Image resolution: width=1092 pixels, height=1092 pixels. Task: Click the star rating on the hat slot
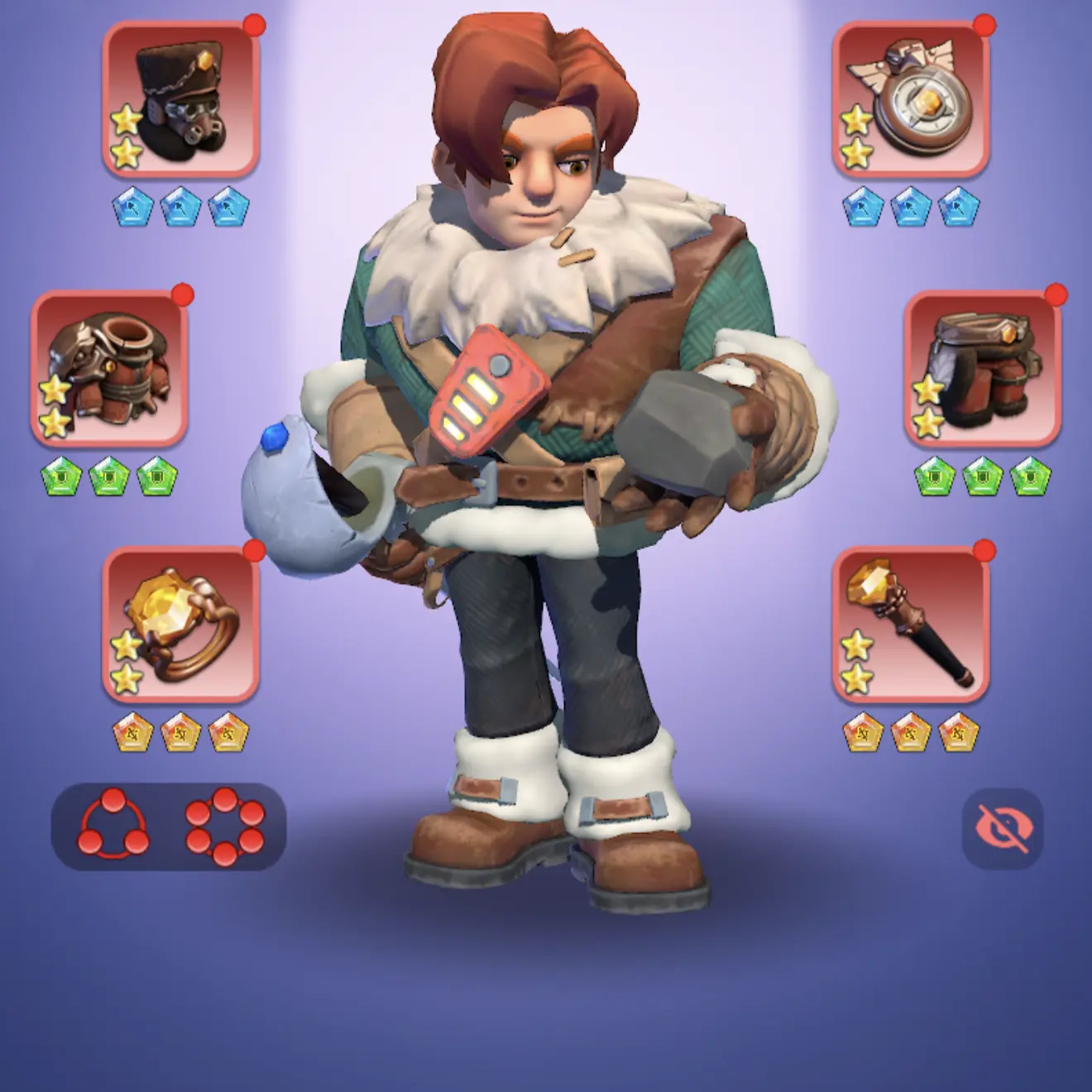[x=126, y=136]
